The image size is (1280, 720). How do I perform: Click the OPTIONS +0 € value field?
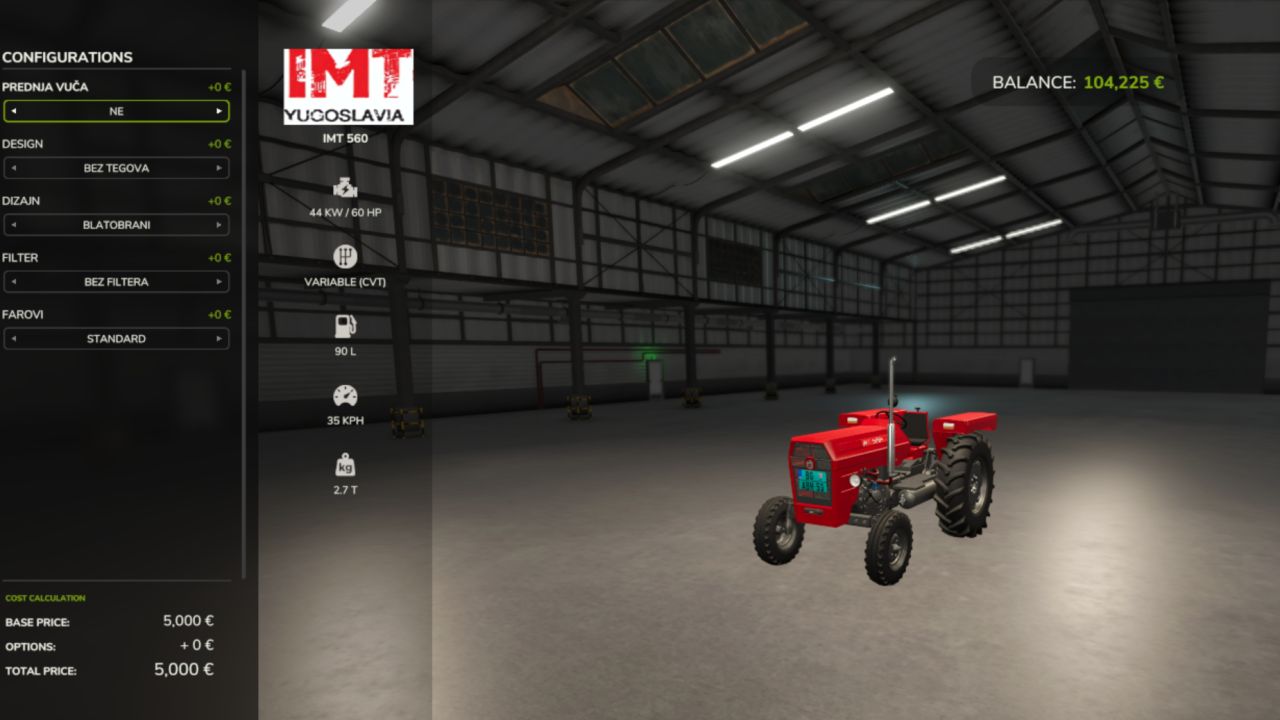pyautogui.click(x=196, y=645)
